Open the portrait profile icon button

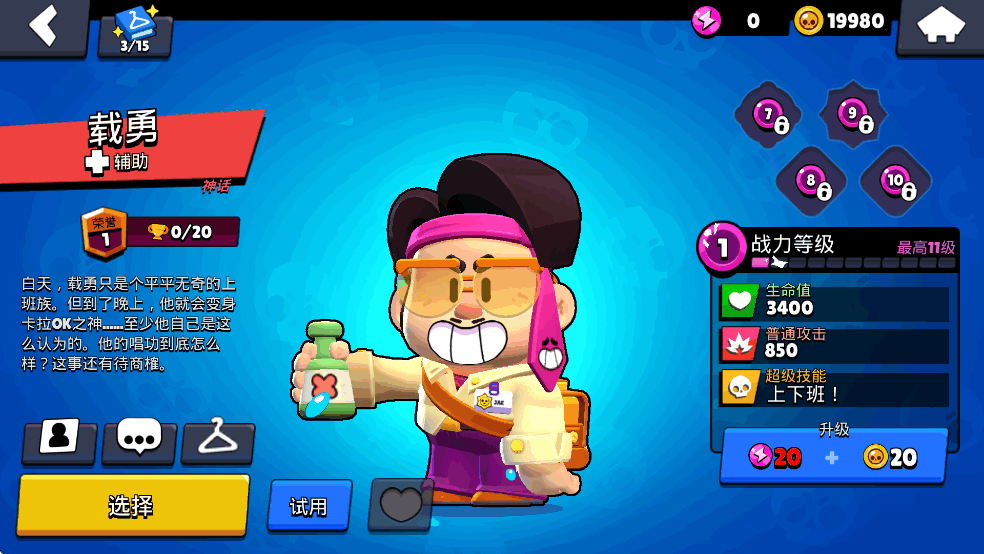pos(60,439)
